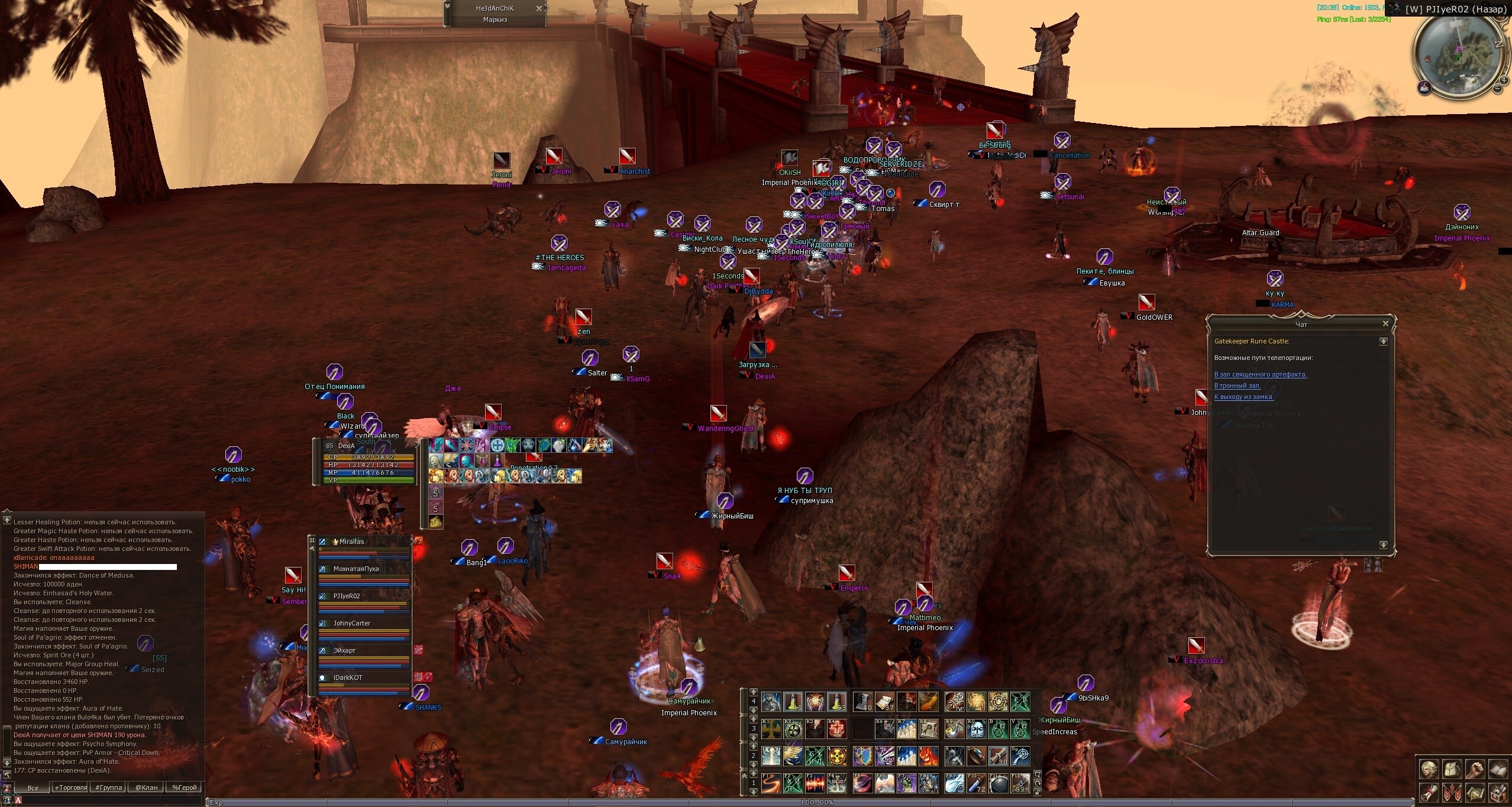Open the character status elf portrait icon

[x=1428, y=769]
